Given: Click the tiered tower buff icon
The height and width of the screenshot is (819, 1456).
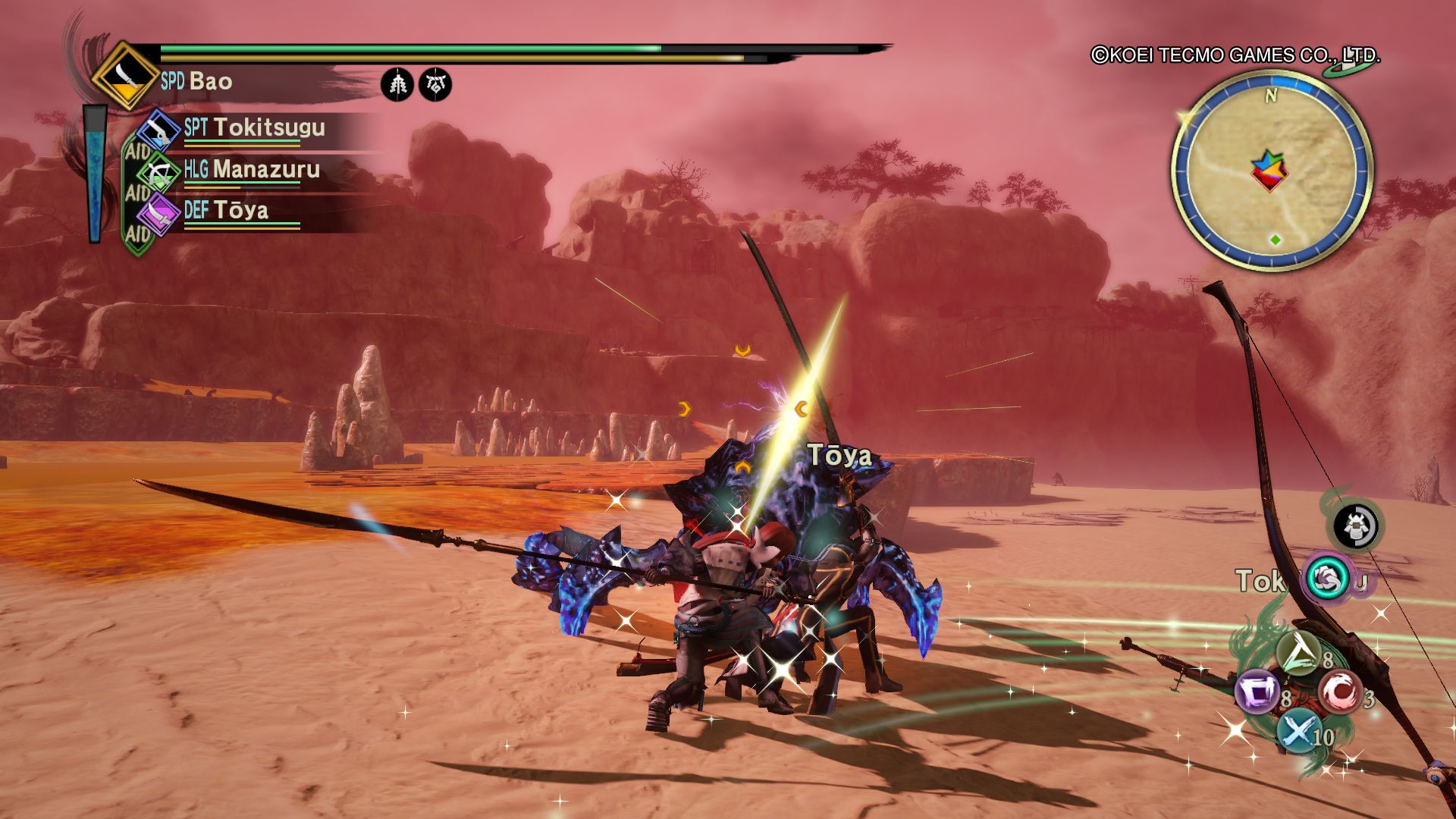Looking at the screenshot, I should click(x=397, y=84).
